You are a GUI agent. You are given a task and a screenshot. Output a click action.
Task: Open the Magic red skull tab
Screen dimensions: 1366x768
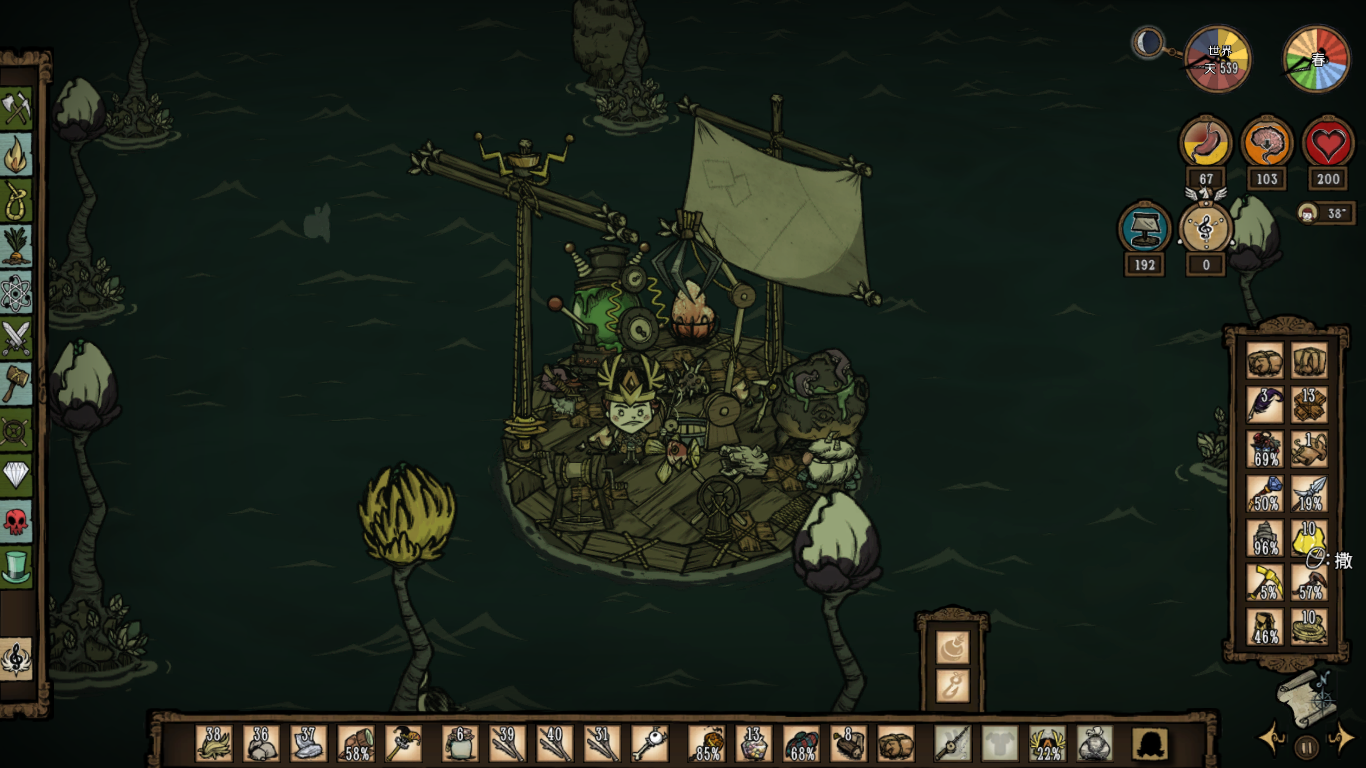pyautogui.click(x=17, y=521)
